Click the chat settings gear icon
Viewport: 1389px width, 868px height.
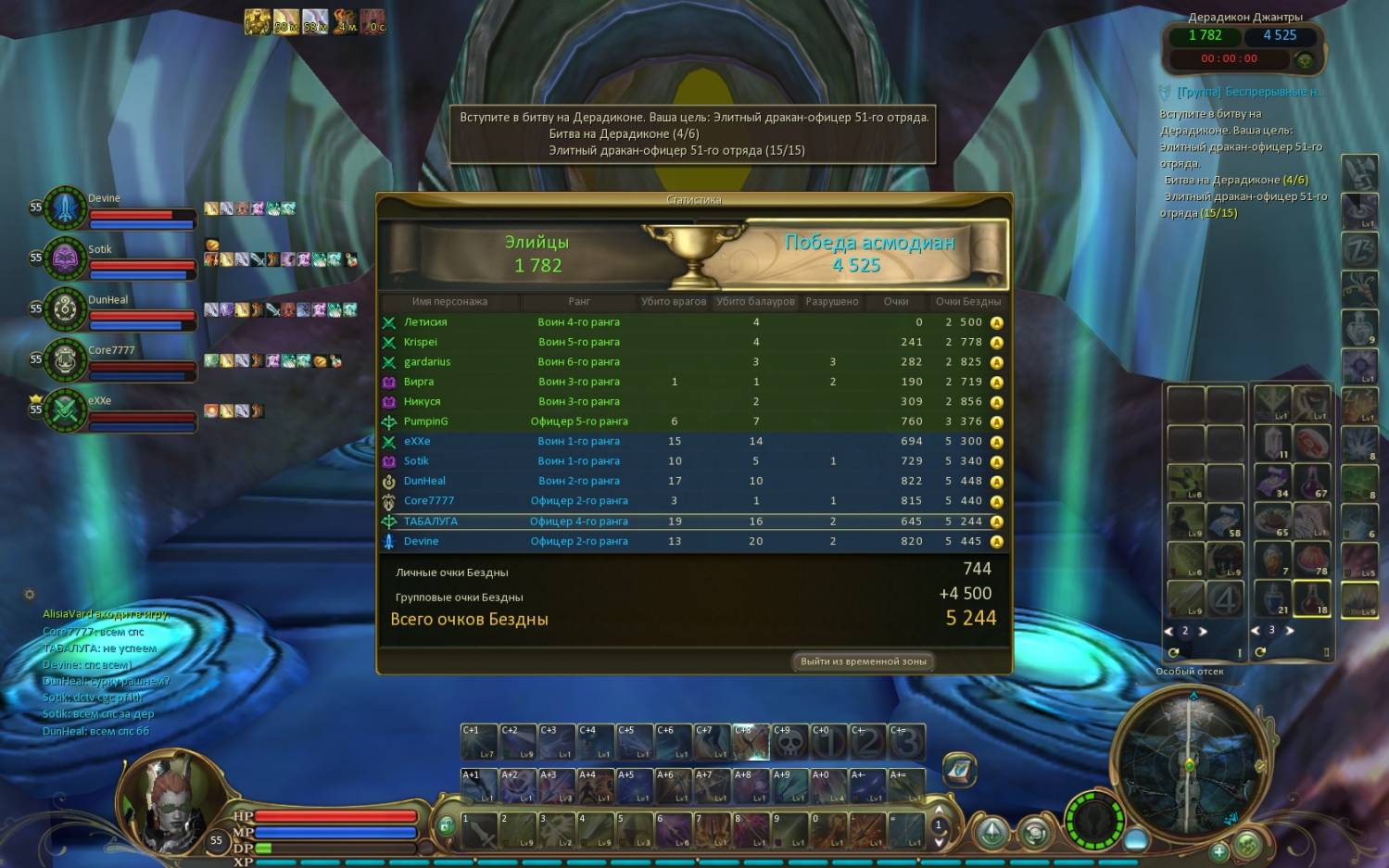point(30,595)
